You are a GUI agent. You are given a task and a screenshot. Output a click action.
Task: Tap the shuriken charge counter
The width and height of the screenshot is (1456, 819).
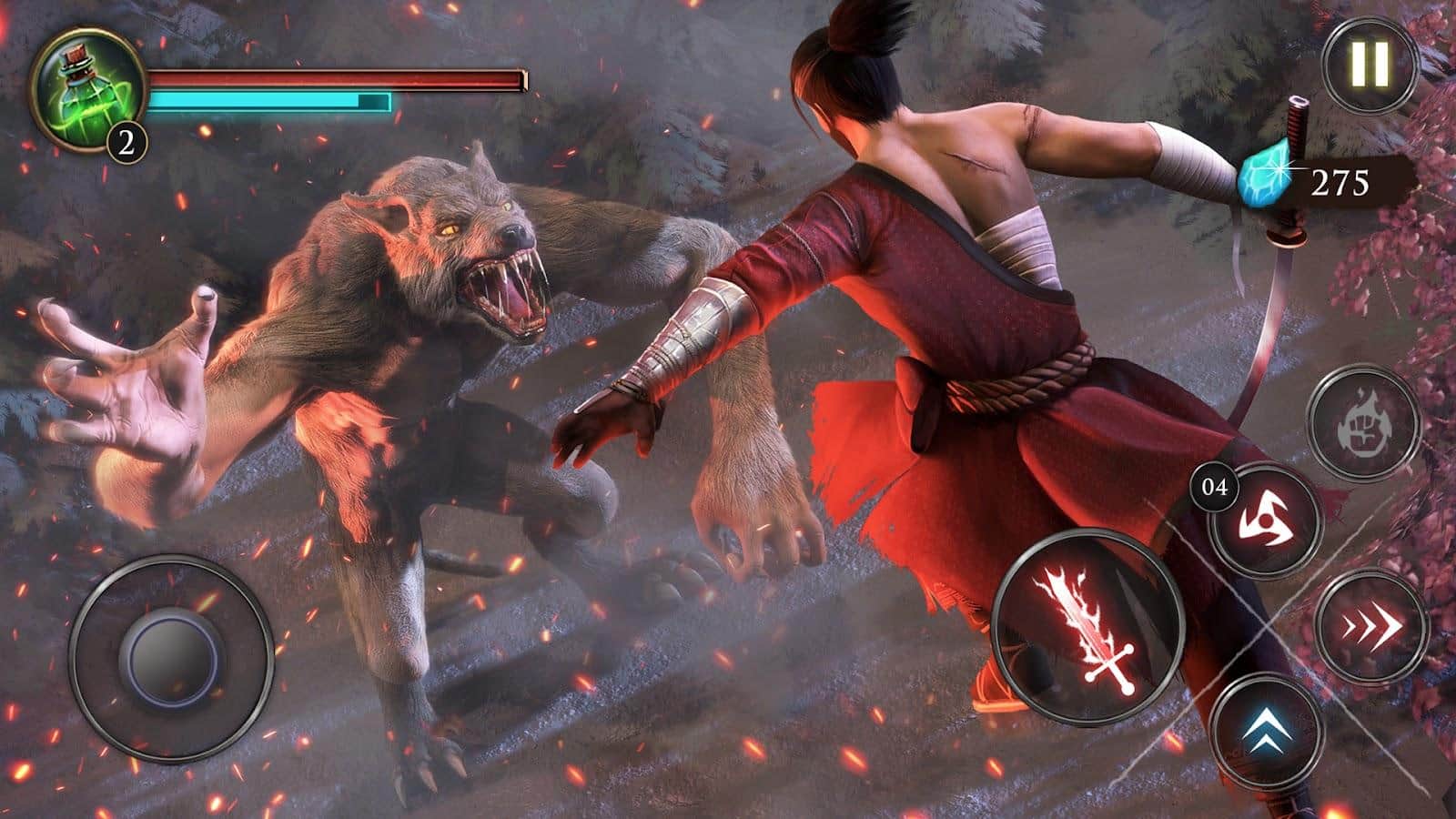pyautogui.click(x=1214, y=487)
